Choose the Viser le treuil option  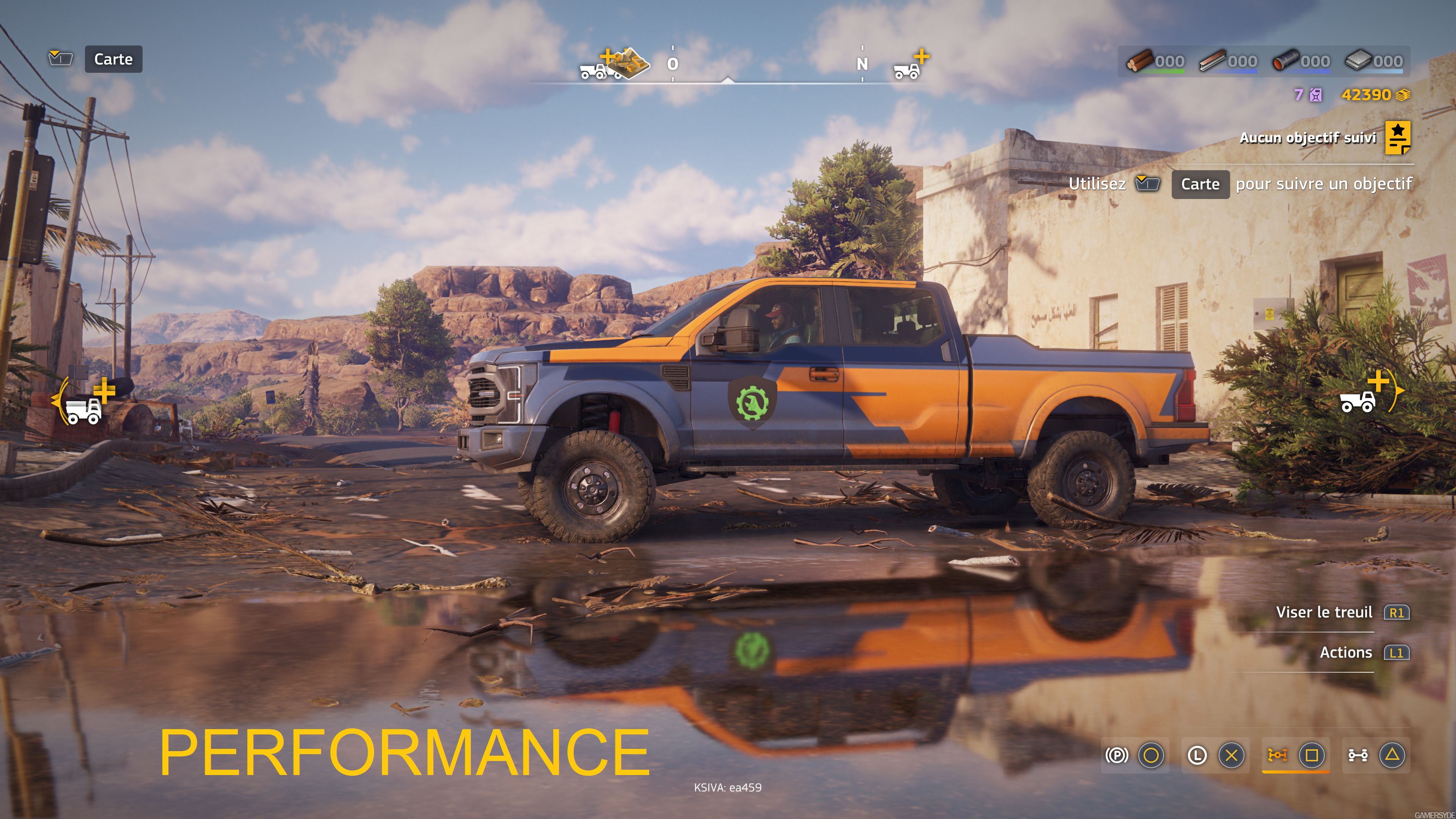coord(1324,612)
